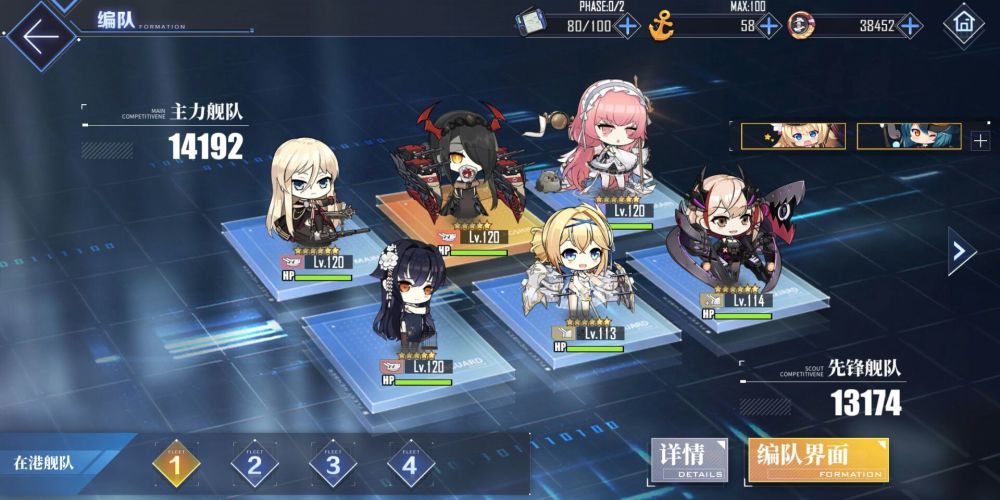Switch to fleet 4
The height and width of the screenshot is (500, 1000).
coord(410,463)
